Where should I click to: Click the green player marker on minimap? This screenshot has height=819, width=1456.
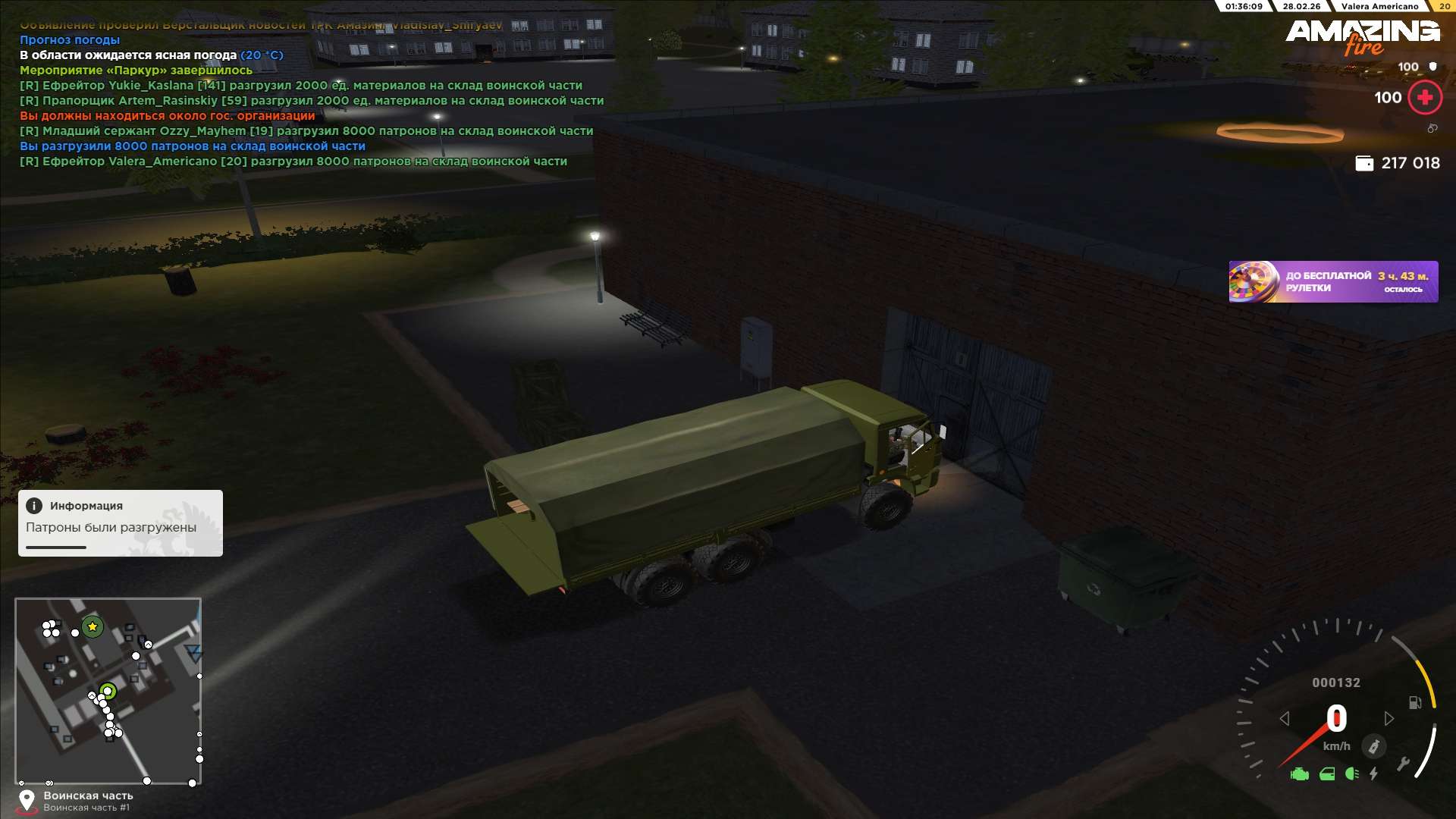coord(108,691)
